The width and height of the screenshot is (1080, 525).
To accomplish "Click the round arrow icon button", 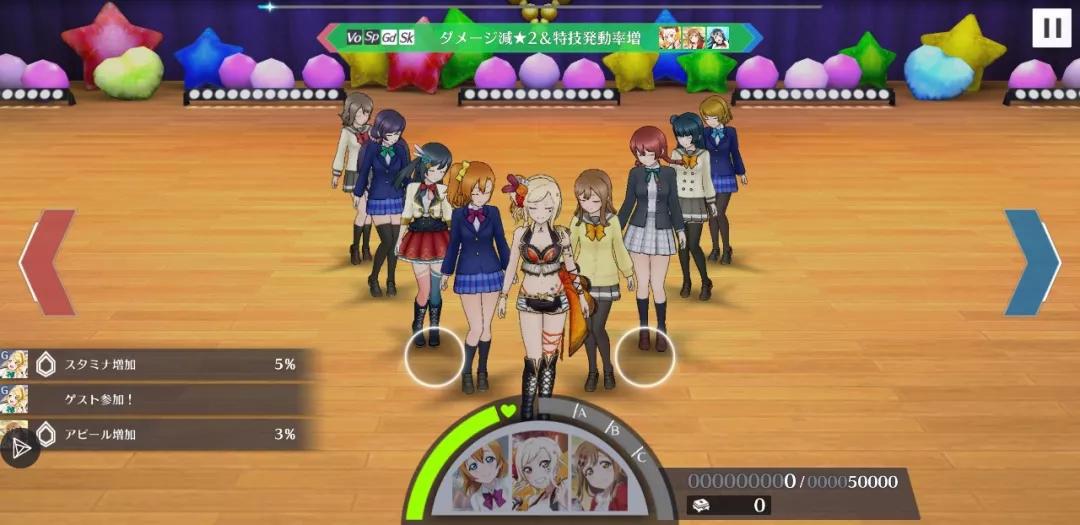I will click(19, 449).
